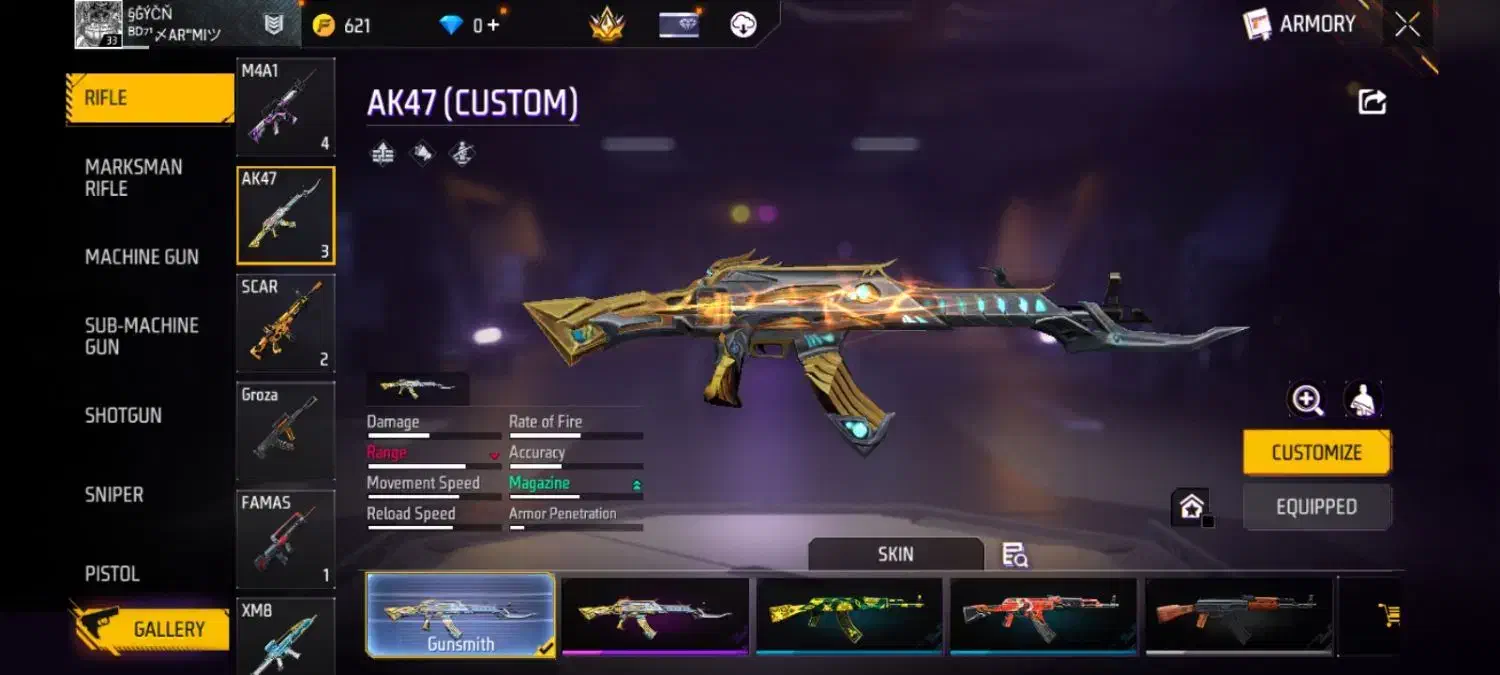Choose the red AK47 skin

pyautogui.click(x=1042, y=615)
